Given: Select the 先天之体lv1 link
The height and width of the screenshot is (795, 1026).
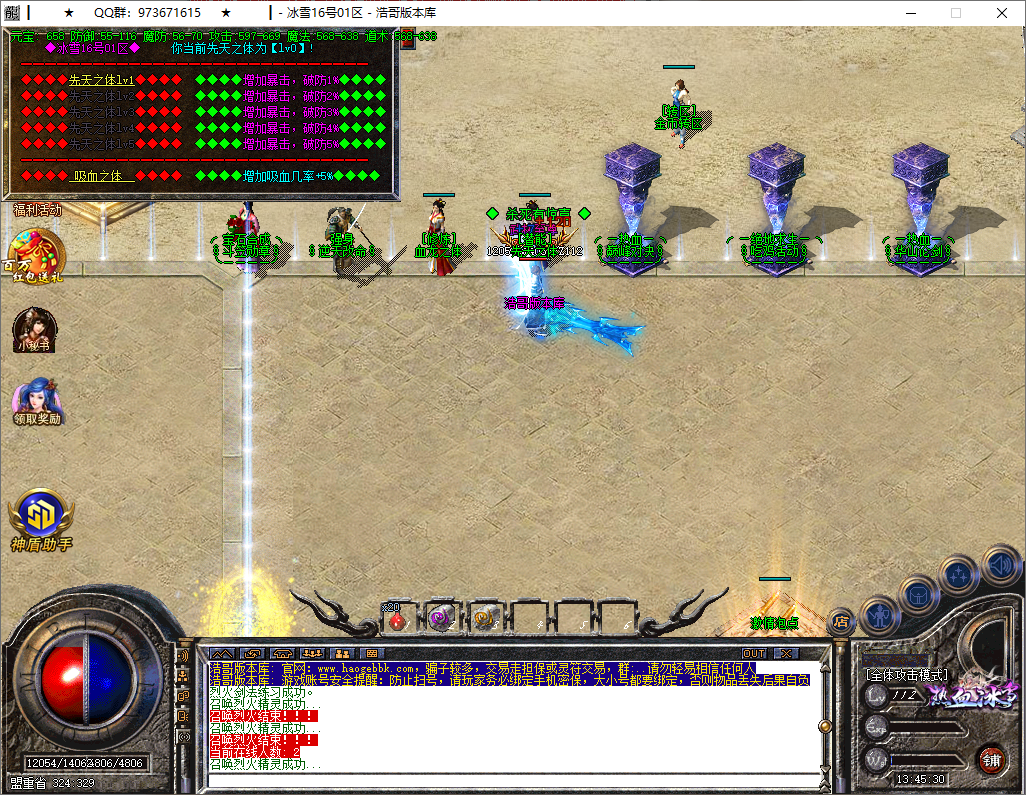Looking at the screenshot, I should click(x=101, y=79).
